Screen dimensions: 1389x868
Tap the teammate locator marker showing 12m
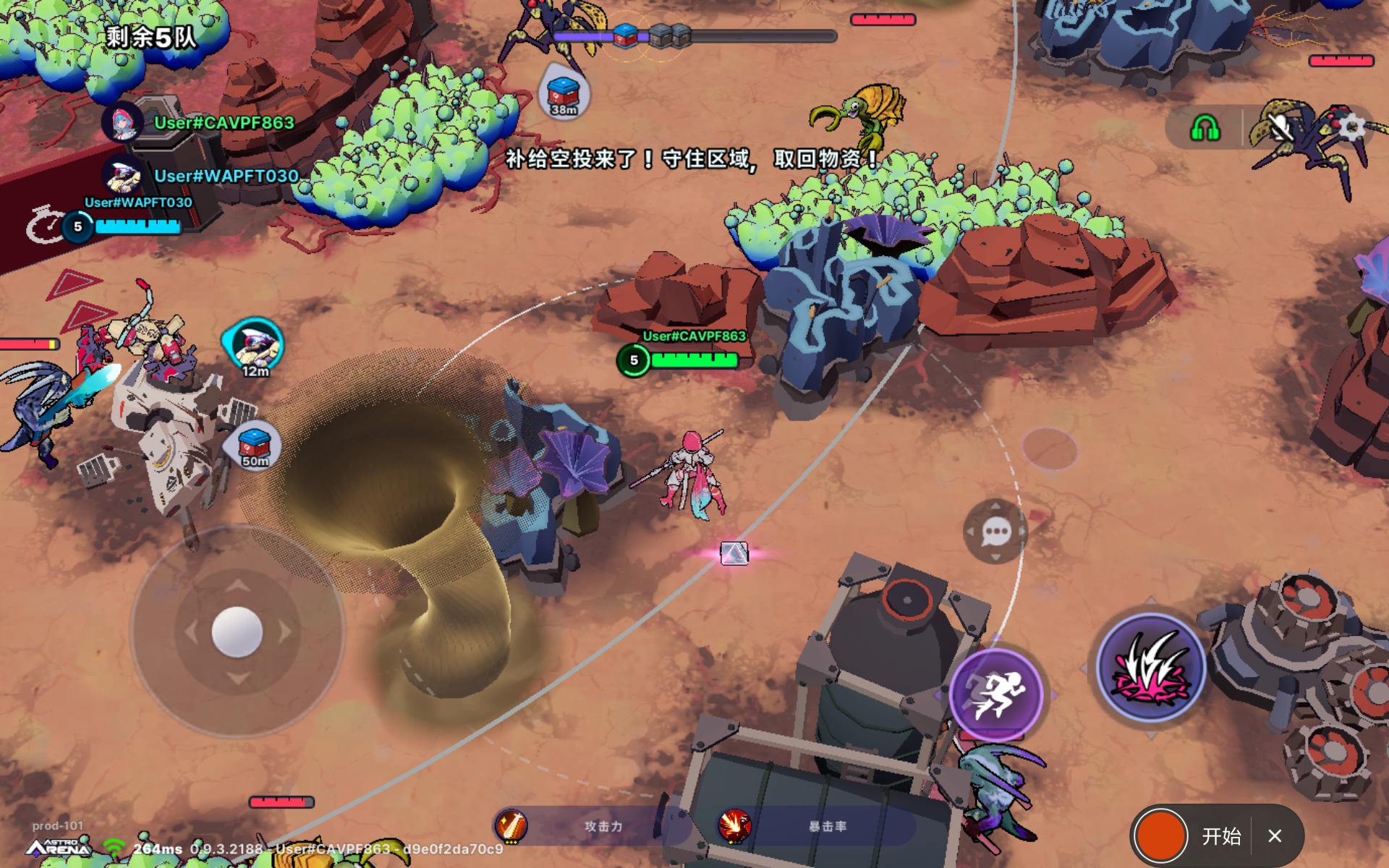[x=255, y=347]
